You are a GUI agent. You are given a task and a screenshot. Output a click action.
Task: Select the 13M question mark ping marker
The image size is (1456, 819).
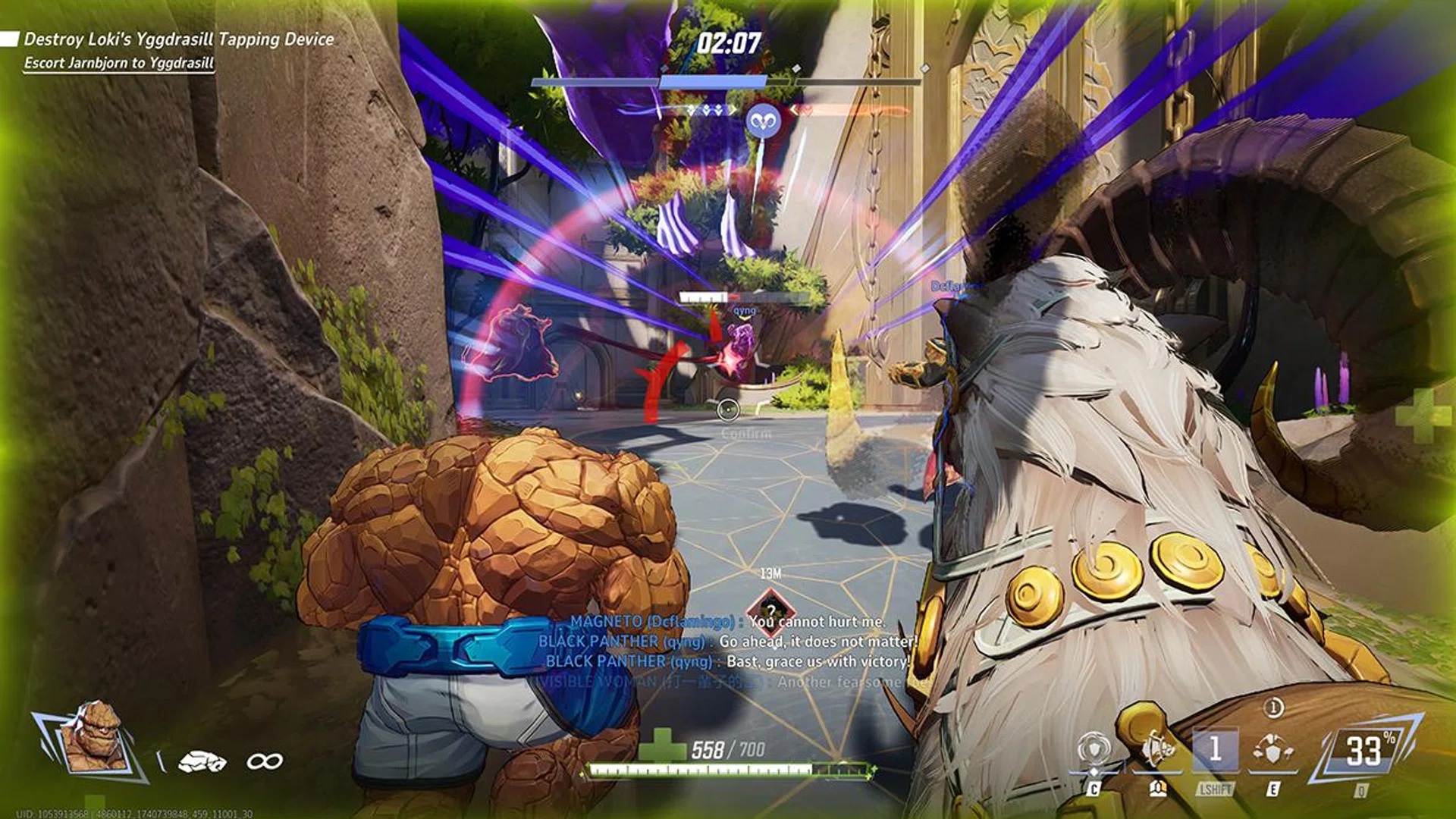point(770,609)
